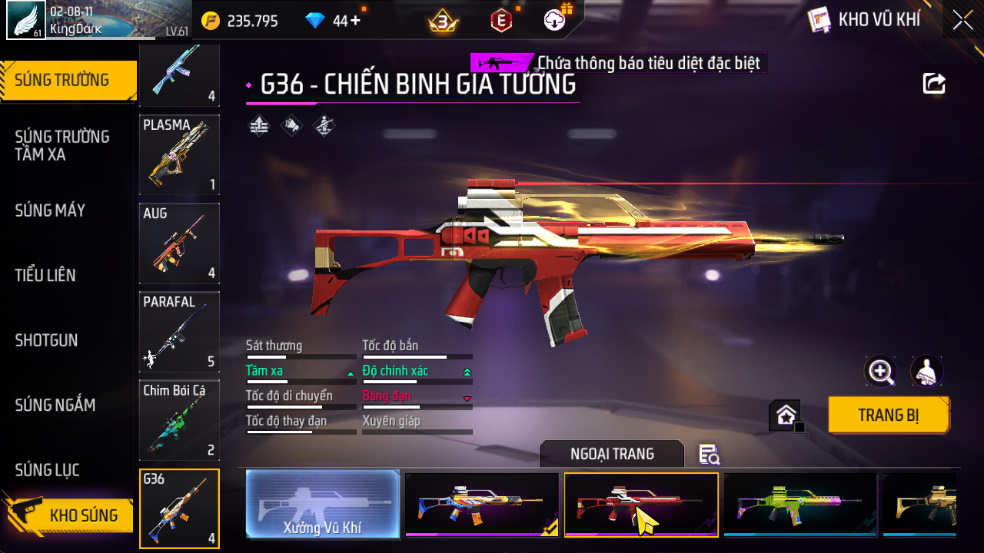Close the weapon vault screen
The height and width of the screenshot is (553, 984).
pos(962,20)
